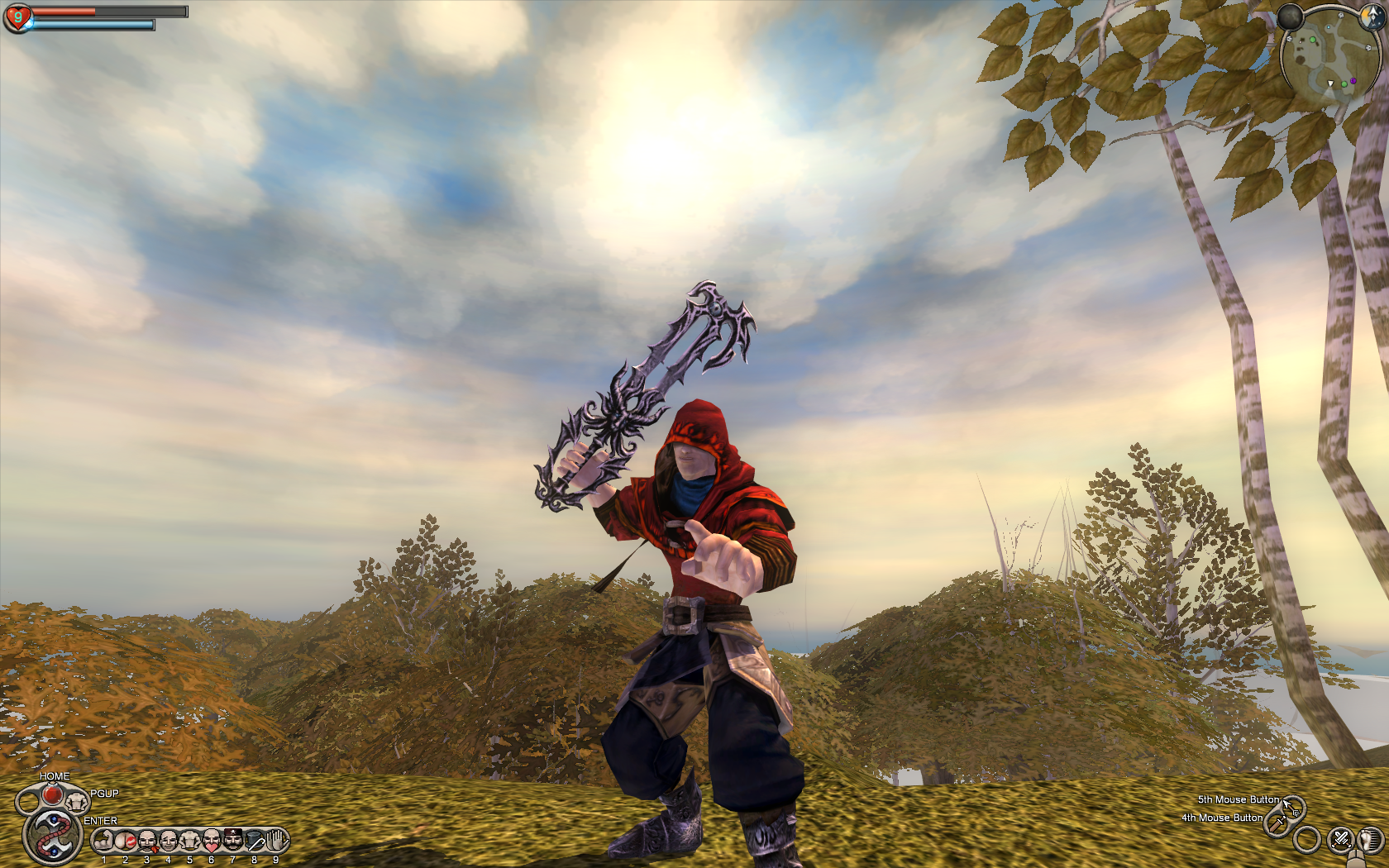Image resolution: width=1389 pixels, height=868 pixels.
Task: Activate the crossed swords action icon
Action: coord(1340,840)
